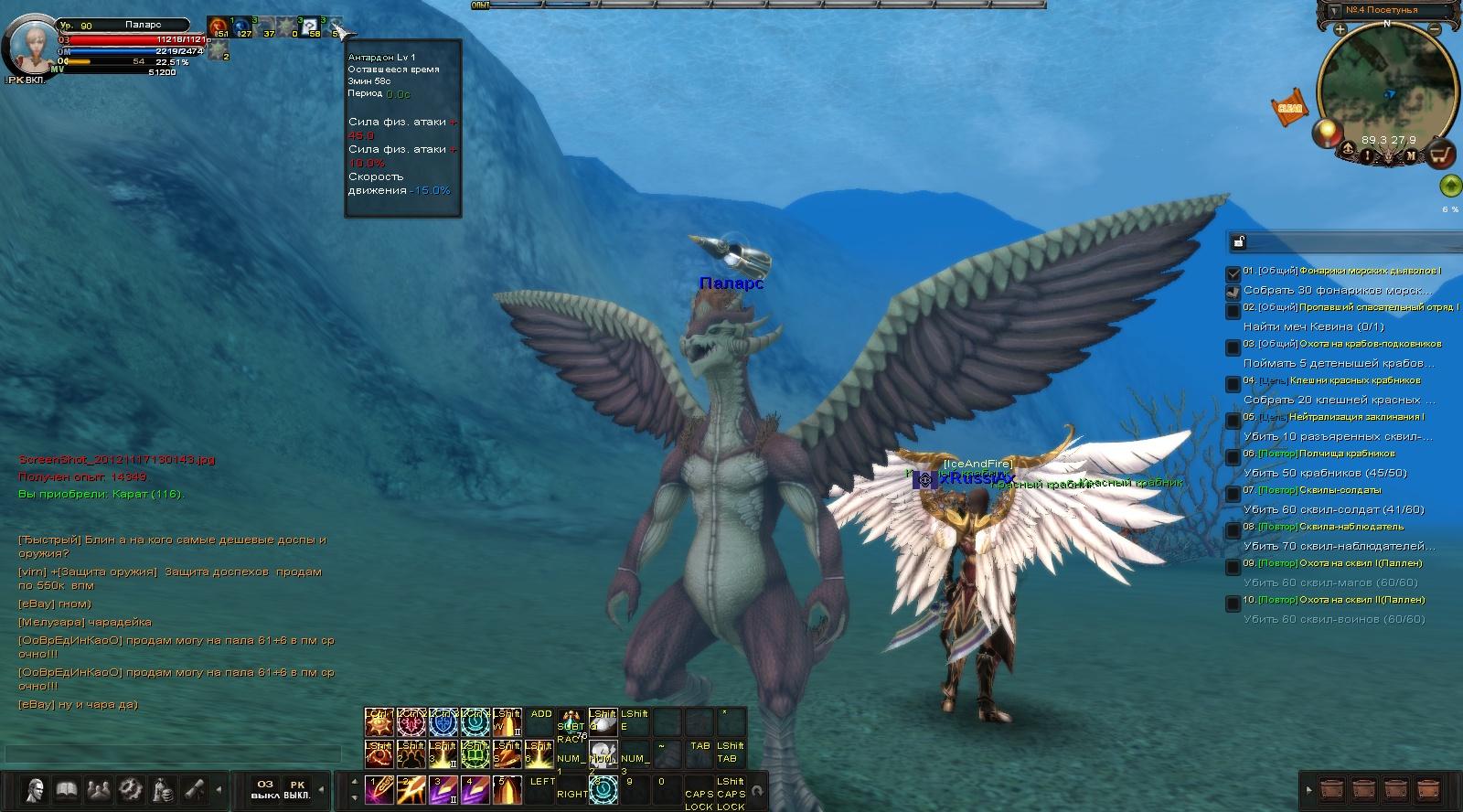Toggle the PK выкл button
Image resolution: width=1463 pixels, height=812 pixels.
click(x=296, y=789)
